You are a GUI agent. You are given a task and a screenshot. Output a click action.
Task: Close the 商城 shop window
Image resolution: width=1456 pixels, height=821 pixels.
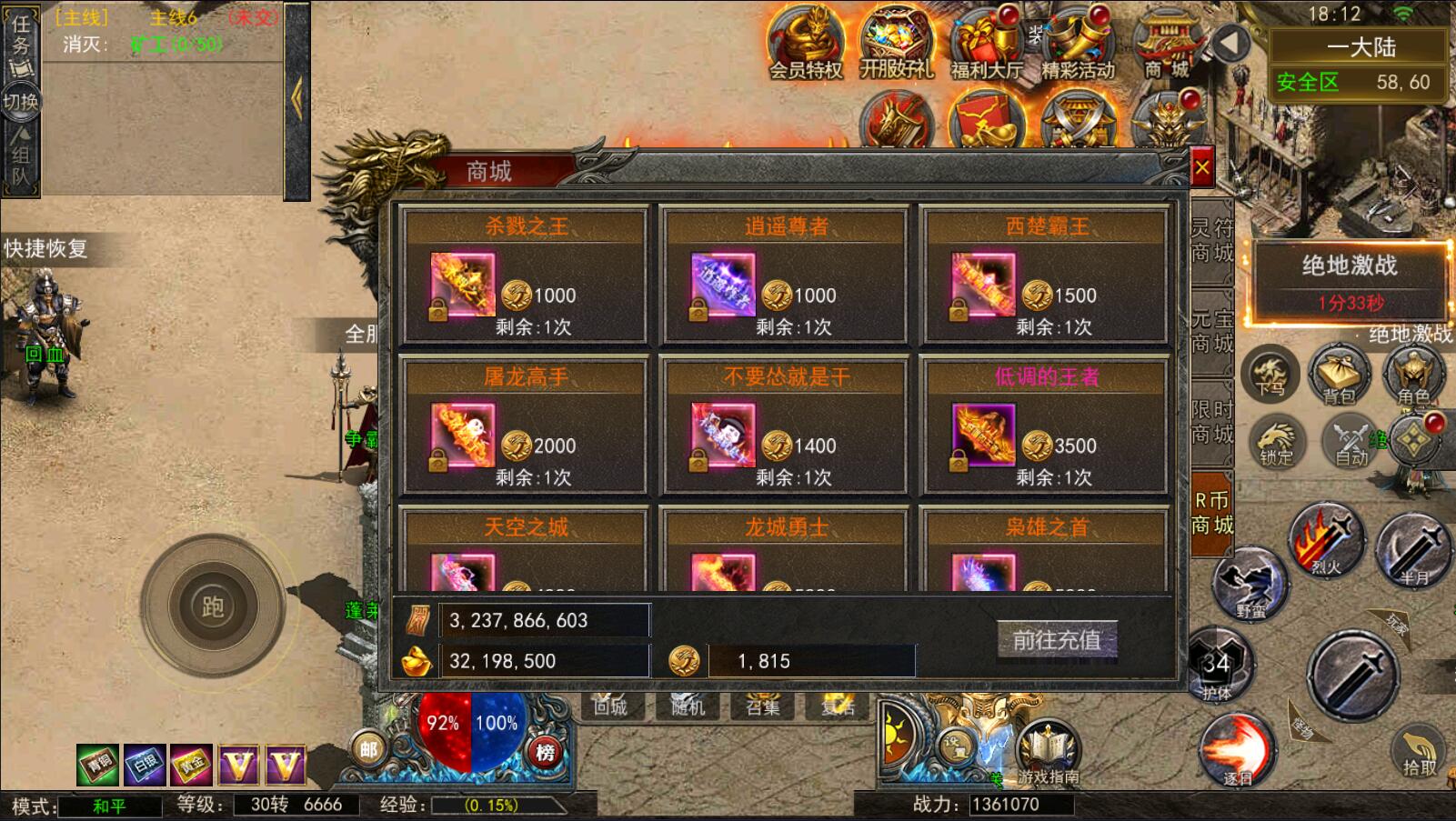[x=1201, y=167]
